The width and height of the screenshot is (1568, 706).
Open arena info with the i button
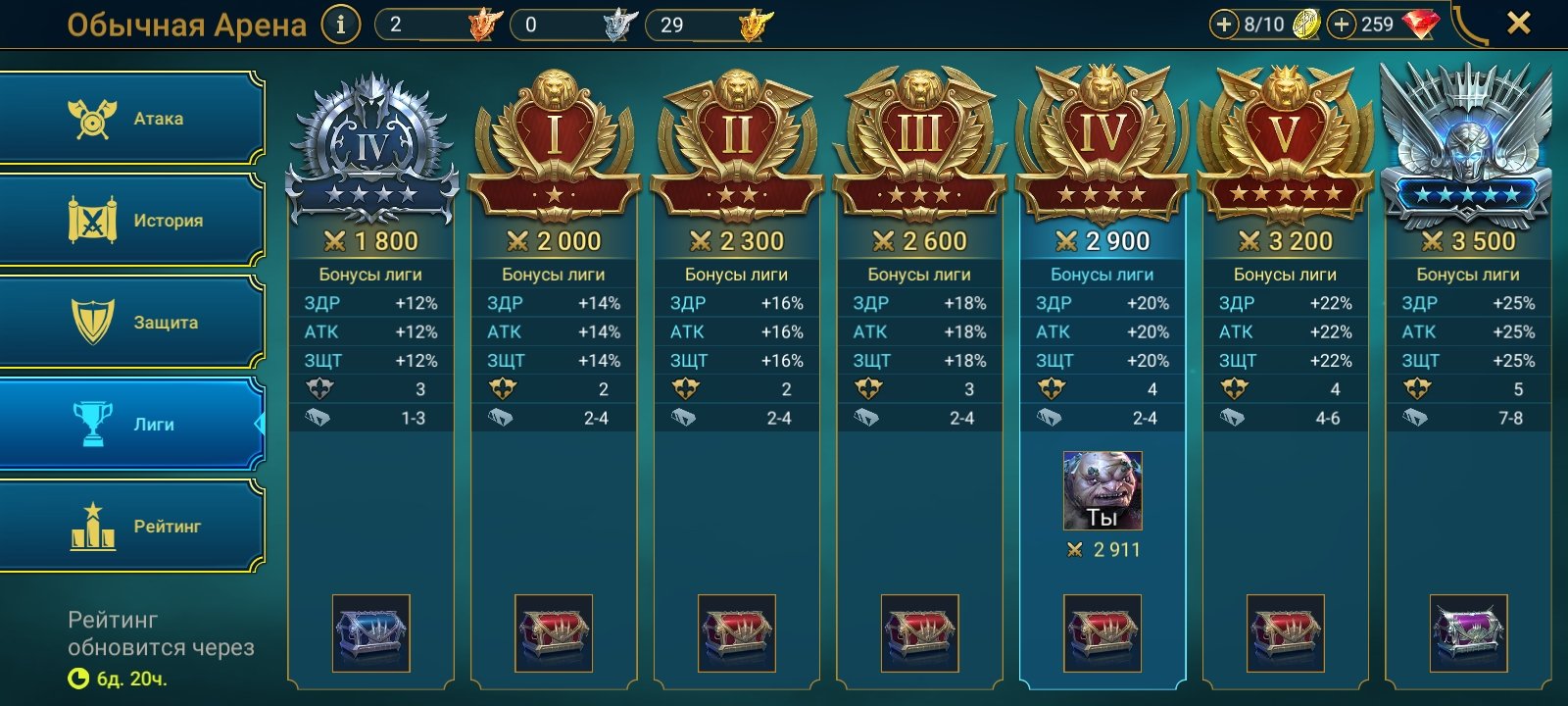click(340, 25)
